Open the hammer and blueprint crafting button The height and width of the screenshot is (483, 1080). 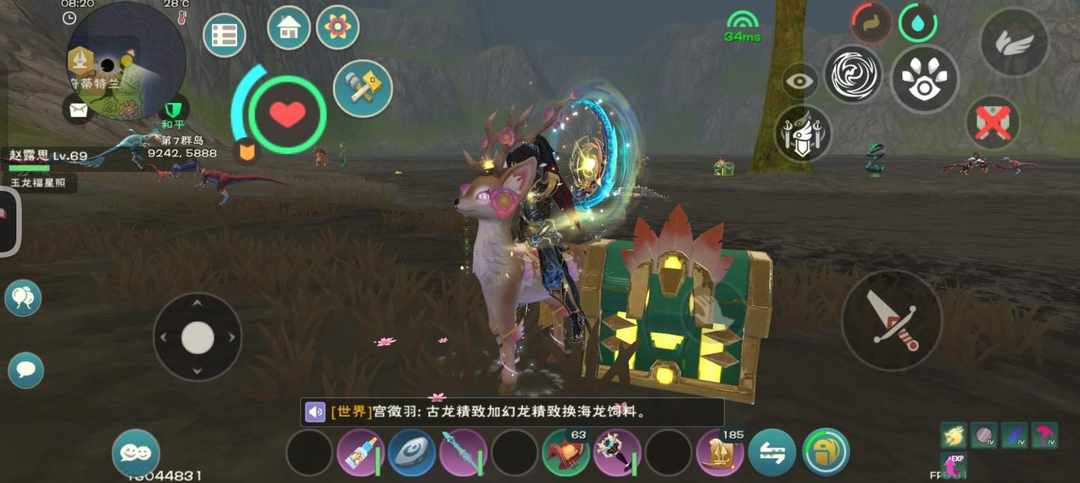pyautogui.click(x=362, y=88)
